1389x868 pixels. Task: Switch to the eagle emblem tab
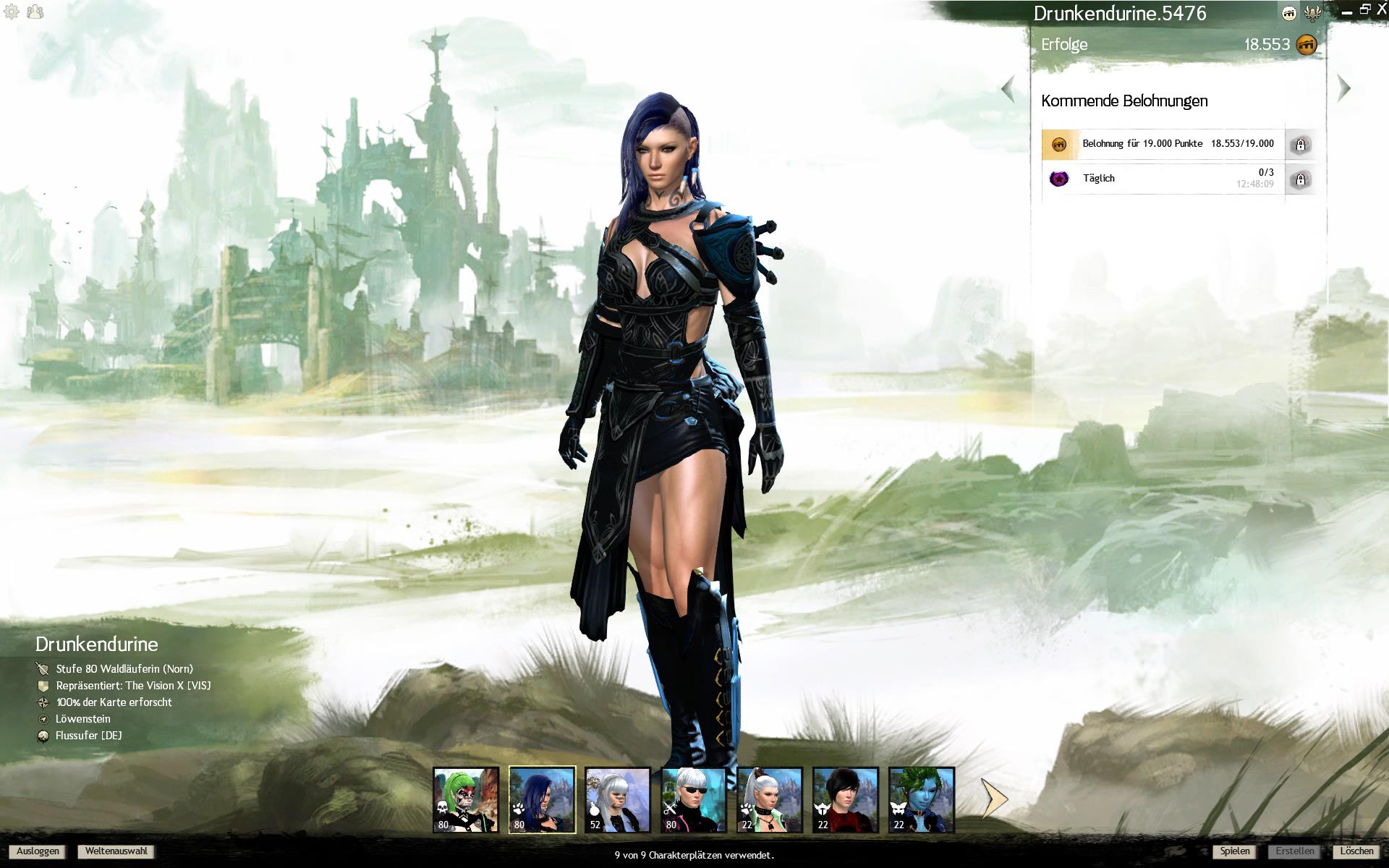1312,13
